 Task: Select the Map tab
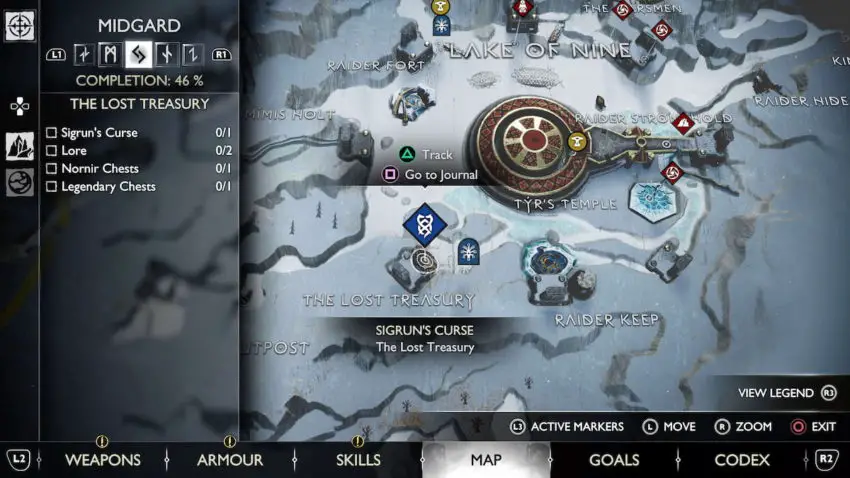click(x=486, y=460)
